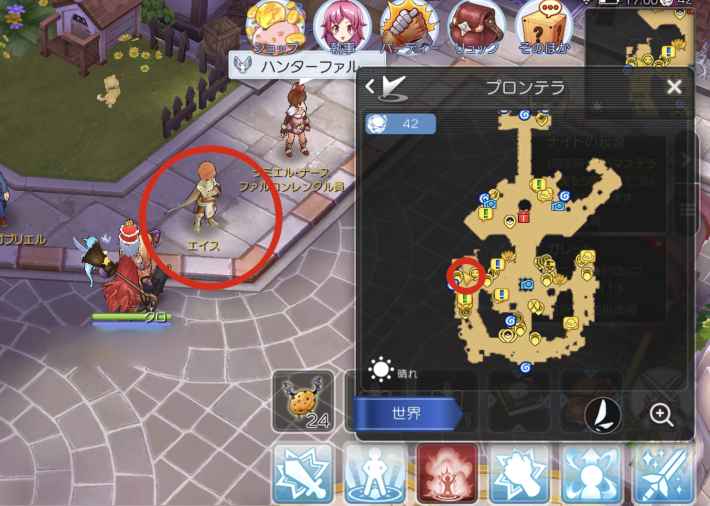
Task: Select the 42 channel indicator on map
Action: click(x=400, y=123)
